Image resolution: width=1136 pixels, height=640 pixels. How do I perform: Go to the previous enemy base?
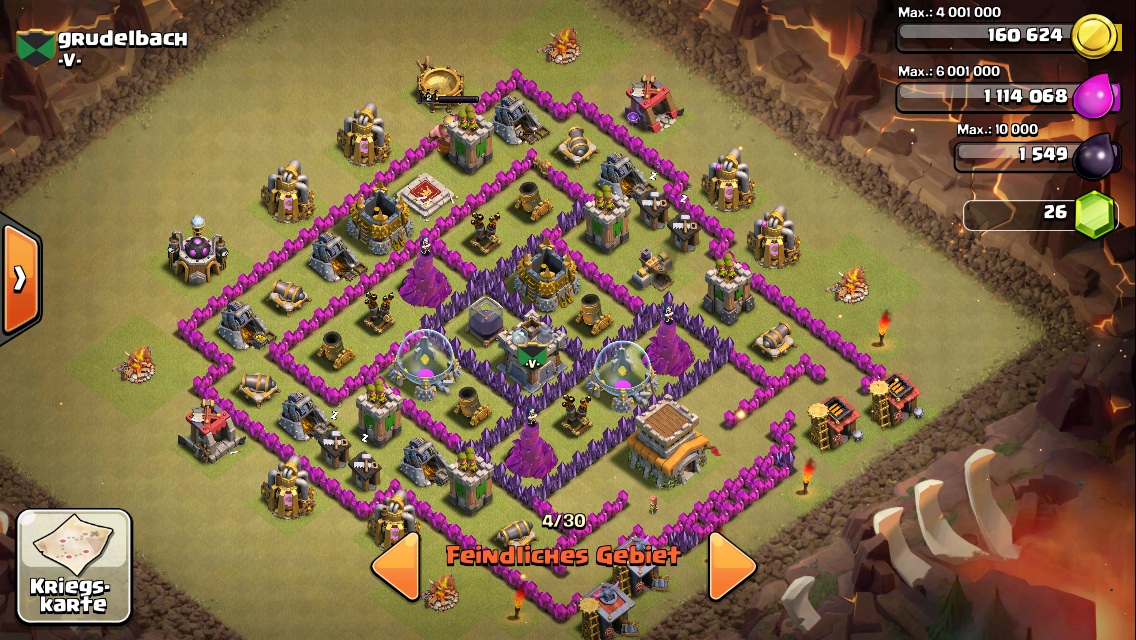pyautogui.click(x=396, y=565)
